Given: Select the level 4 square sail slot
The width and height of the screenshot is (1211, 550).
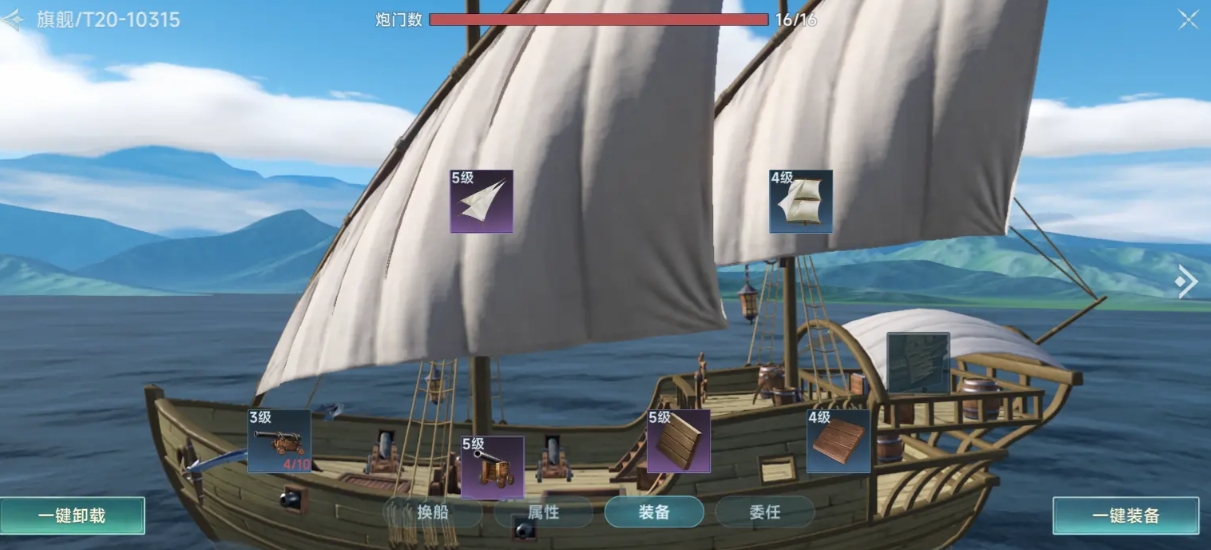Looking at the screenshot, I should click(800, 201).
